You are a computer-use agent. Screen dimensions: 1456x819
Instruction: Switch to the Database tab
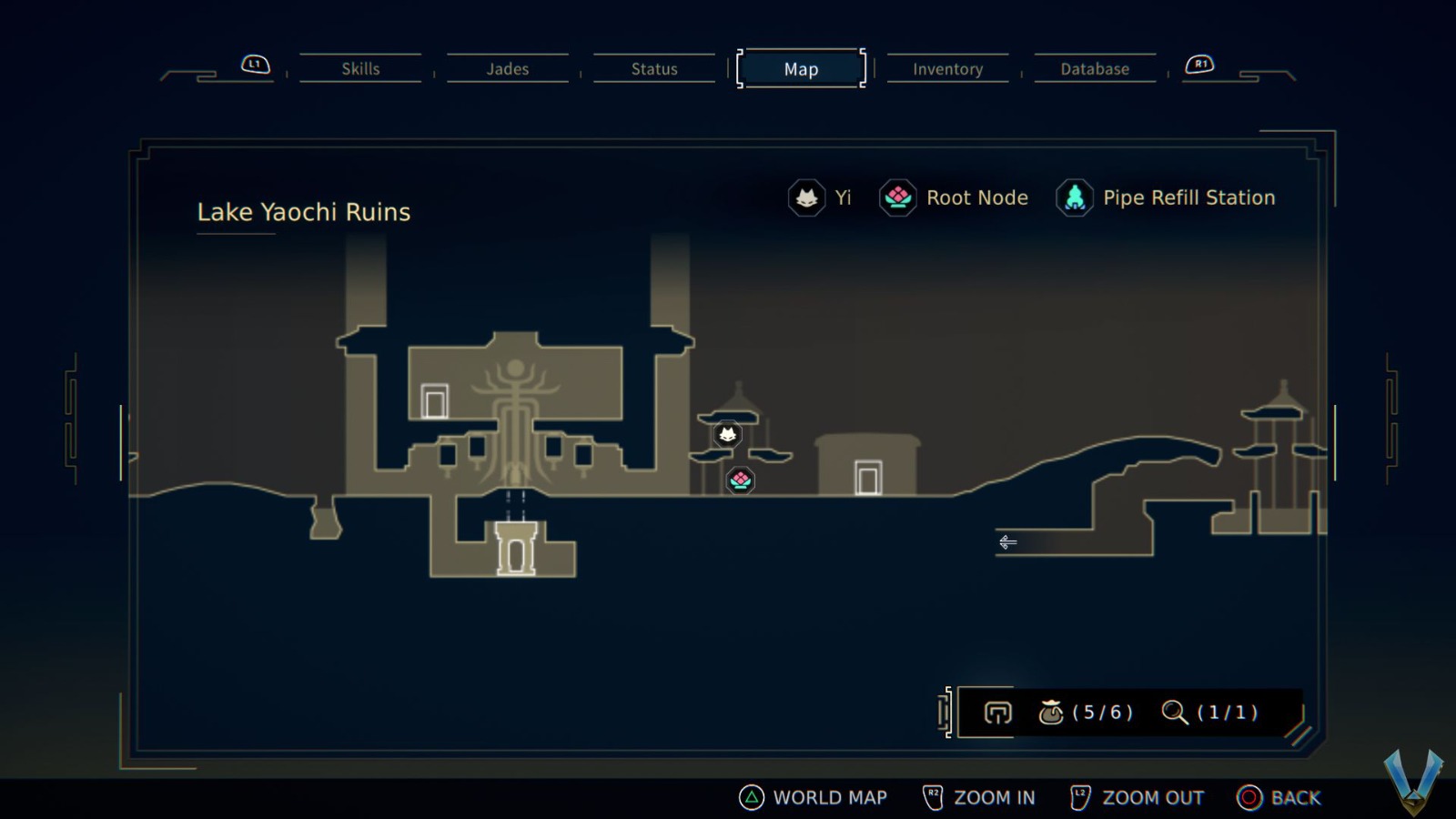click(x=1095, y=68)
